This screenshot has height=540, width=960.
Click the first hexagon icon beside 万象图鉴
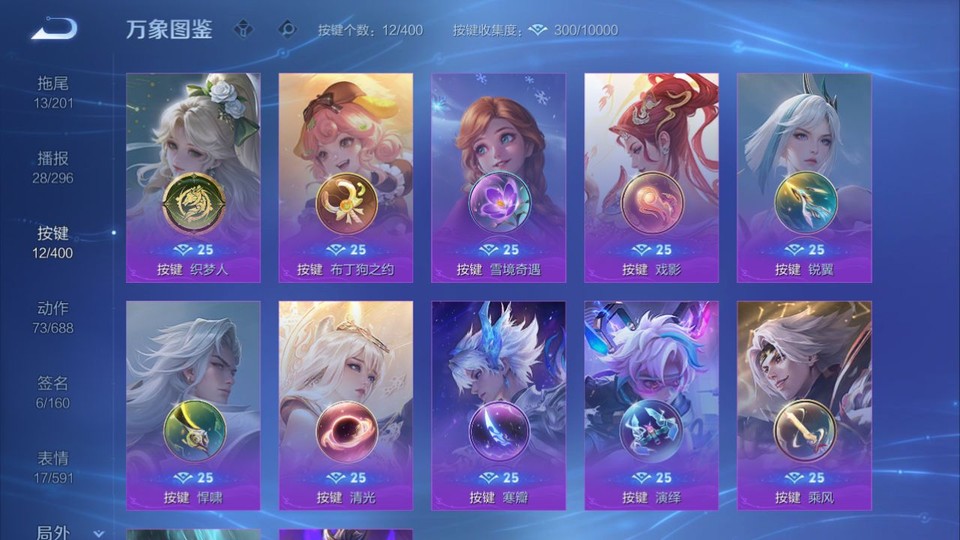point(243,29)
